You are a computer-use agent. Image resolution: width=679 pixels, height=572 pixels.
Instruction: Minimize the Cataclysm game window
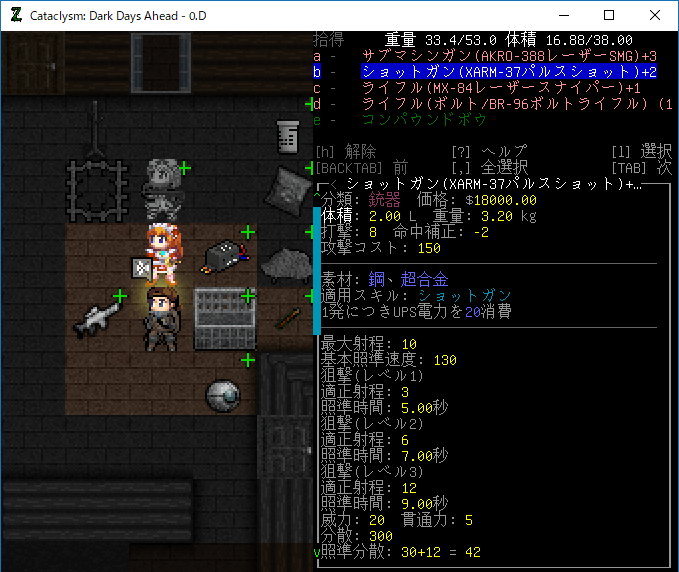564,16
